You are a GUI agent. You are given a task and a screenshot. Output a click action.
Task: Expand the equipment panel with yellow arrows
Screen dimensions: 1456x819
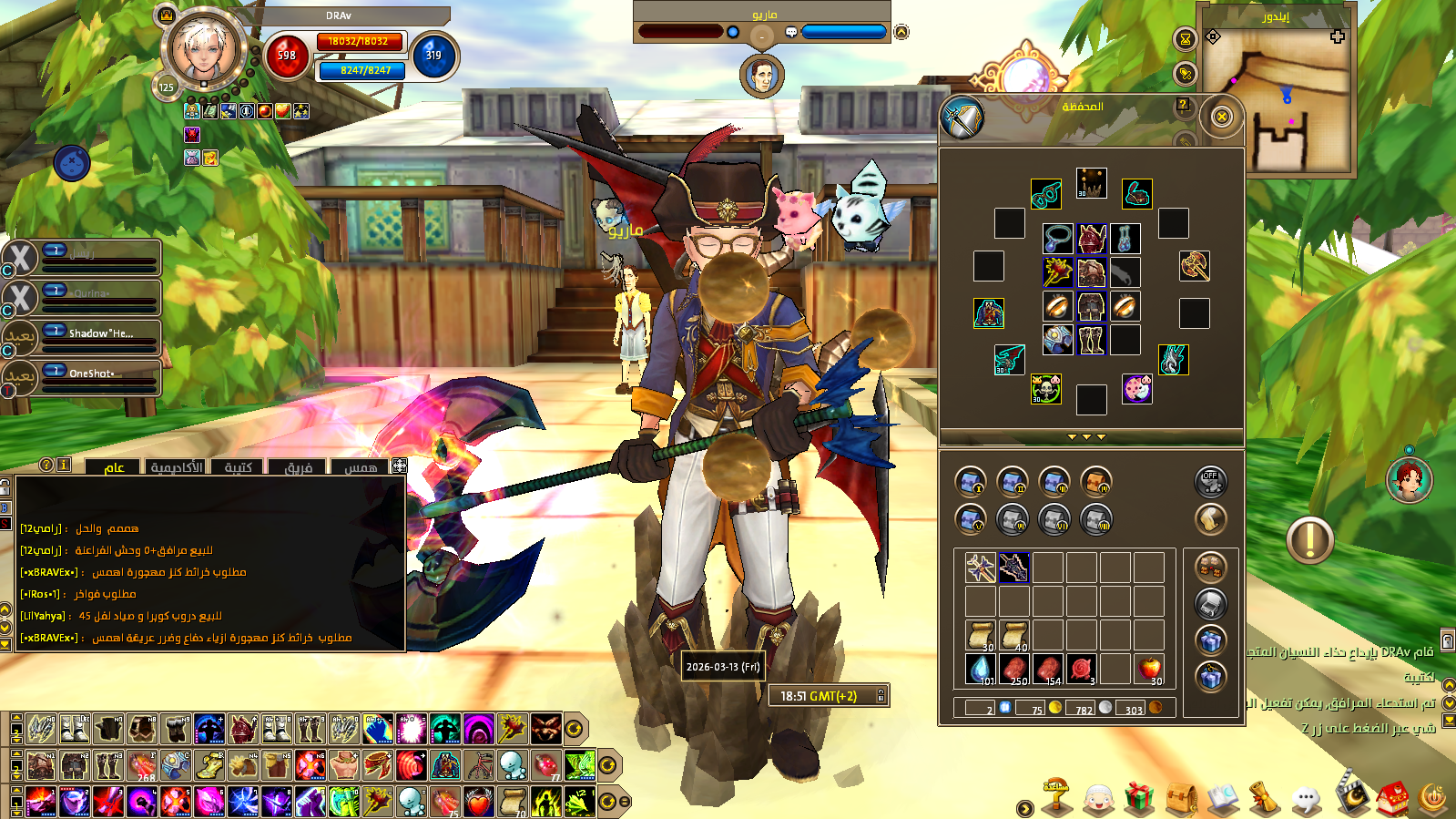tap(1086, 437)
